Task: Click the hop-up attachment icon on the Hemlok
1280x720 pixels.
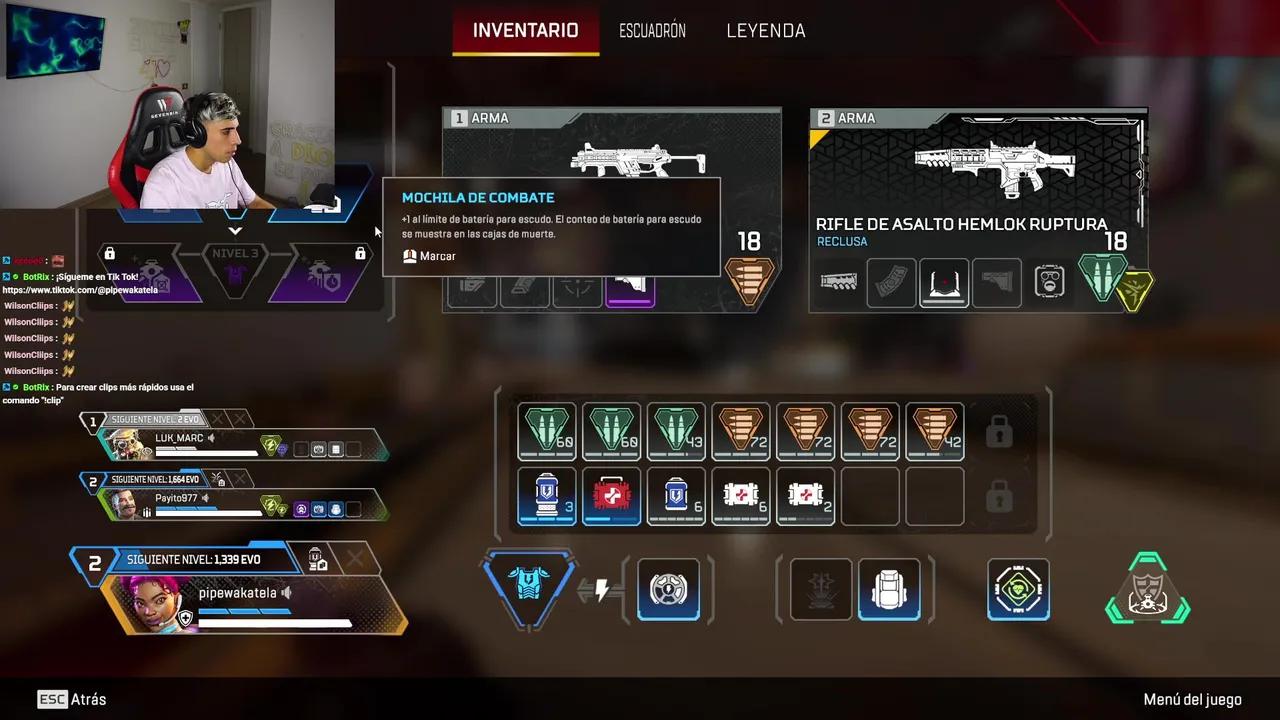Action: 1049,283
